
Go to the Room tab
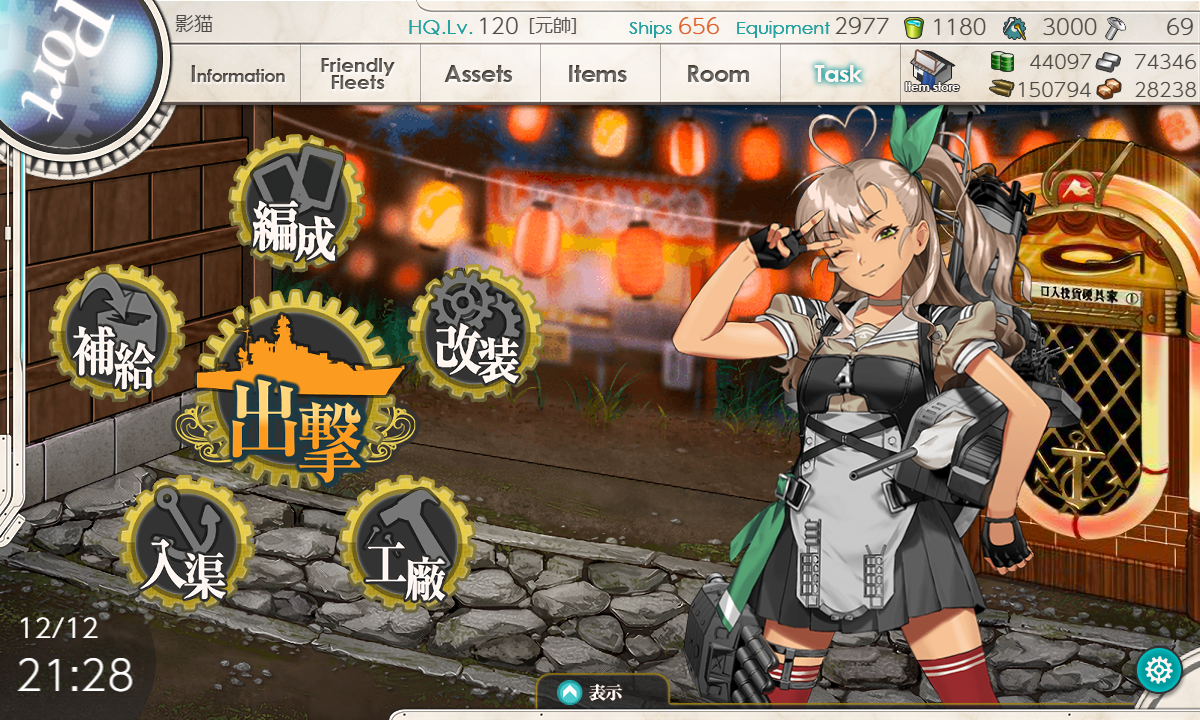tap(718, 74)
